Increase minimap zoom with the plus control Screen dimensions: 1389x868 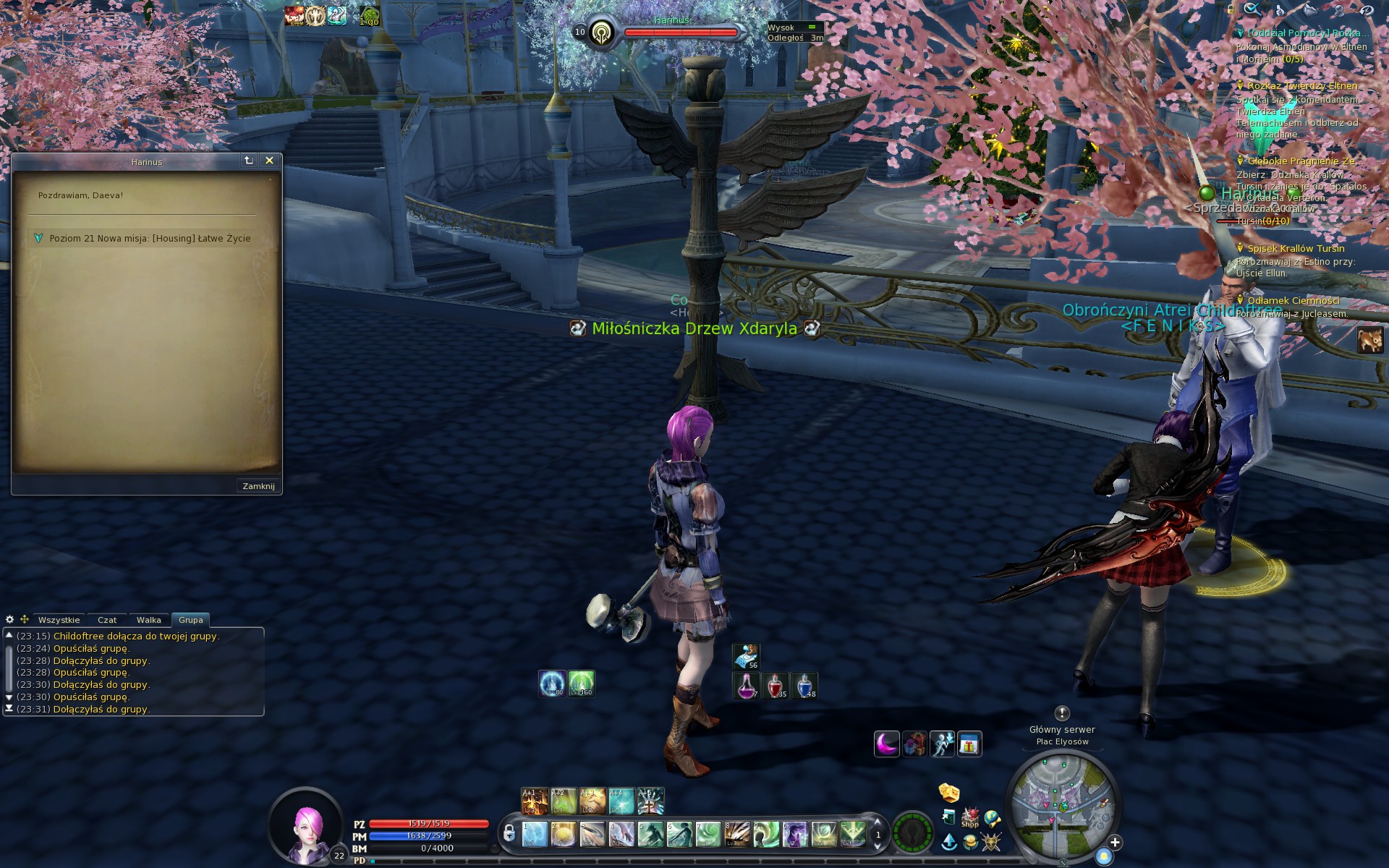point(1115,844)
